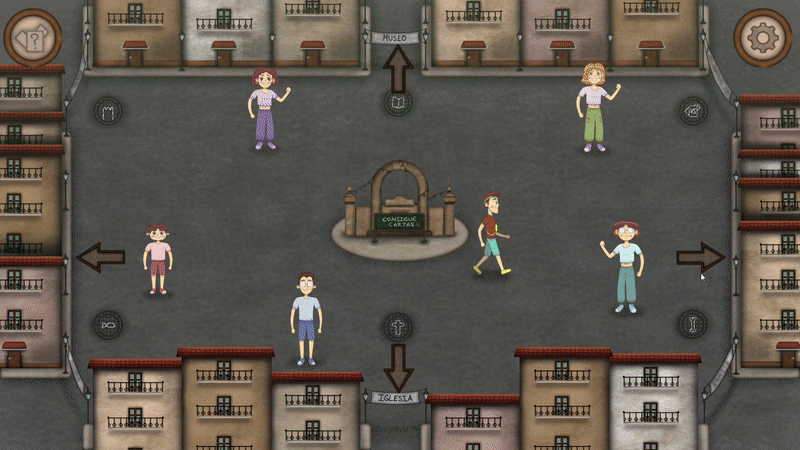Open the question mark cards button
This screenshot has height=450, width=800.
pos(33,39)
